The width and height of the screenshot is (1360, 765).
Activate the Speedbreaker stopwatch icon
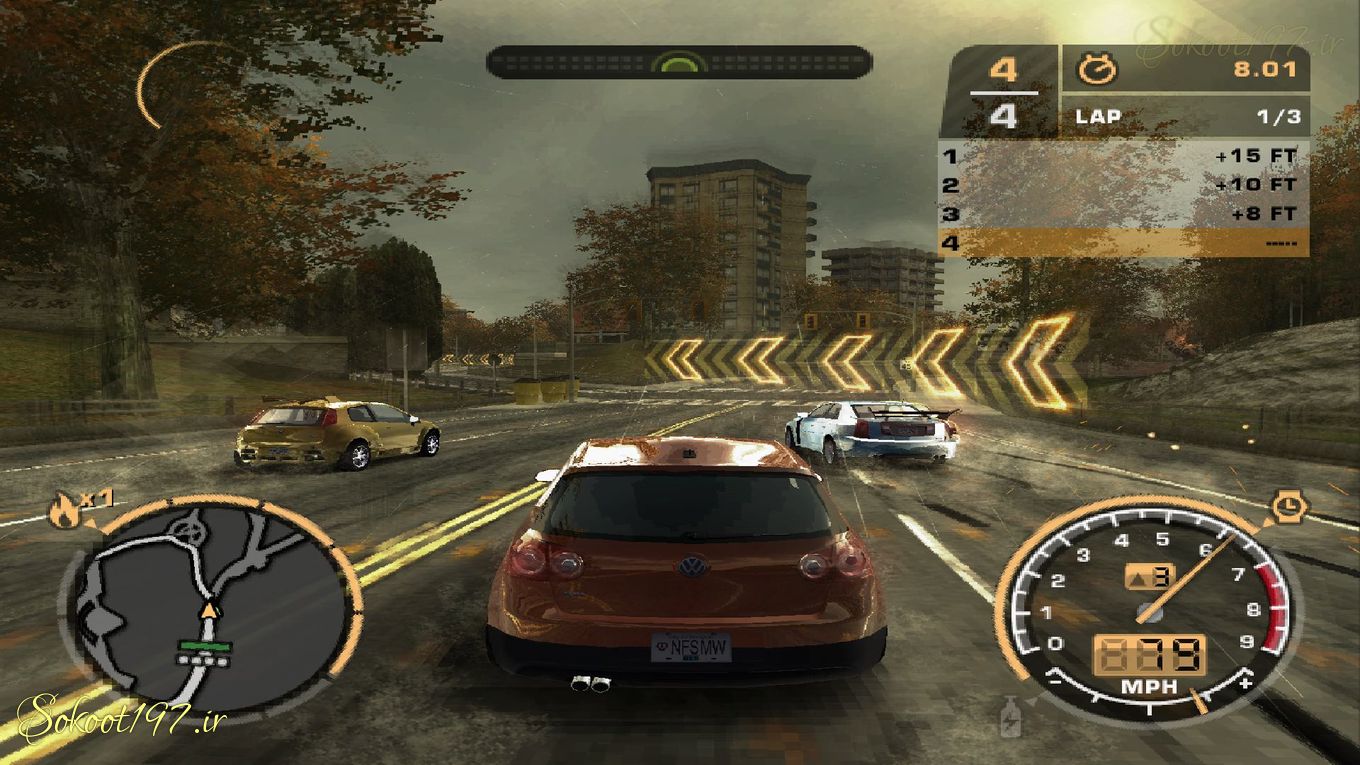coord(1287,507)
